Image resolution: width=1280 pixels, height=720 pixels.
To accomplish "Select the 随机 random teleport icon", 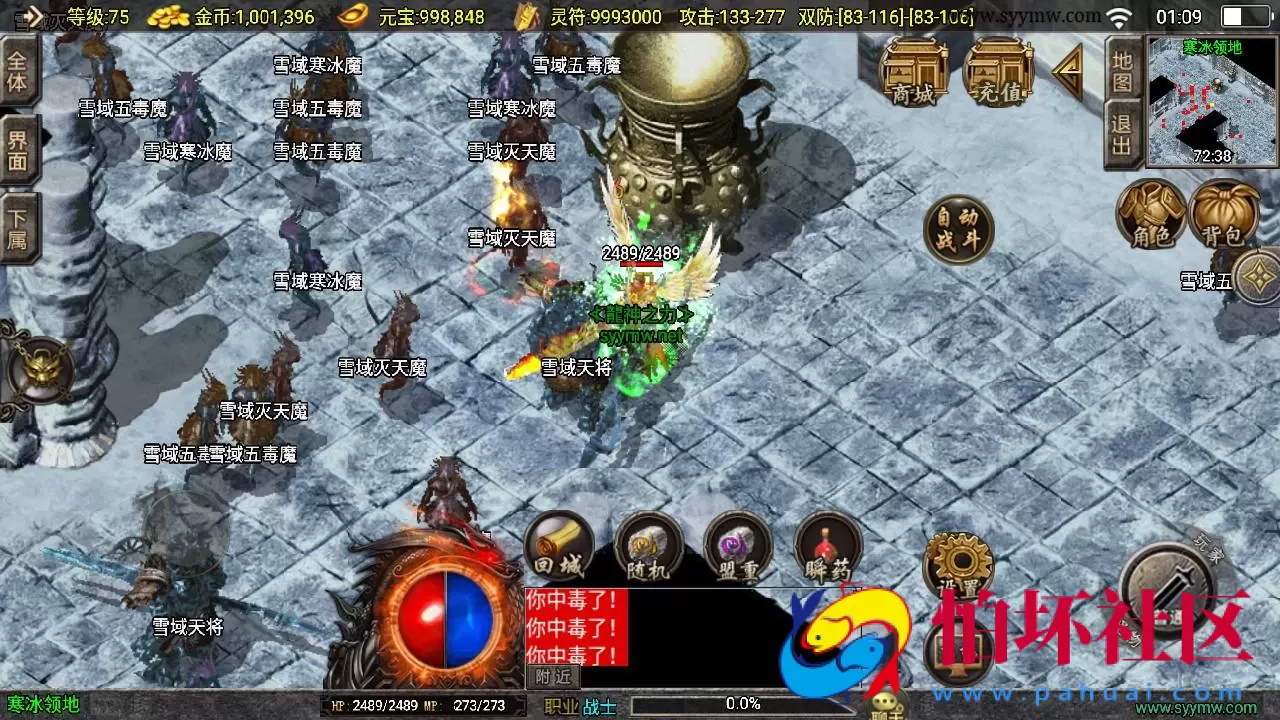I will pos(649,546).
